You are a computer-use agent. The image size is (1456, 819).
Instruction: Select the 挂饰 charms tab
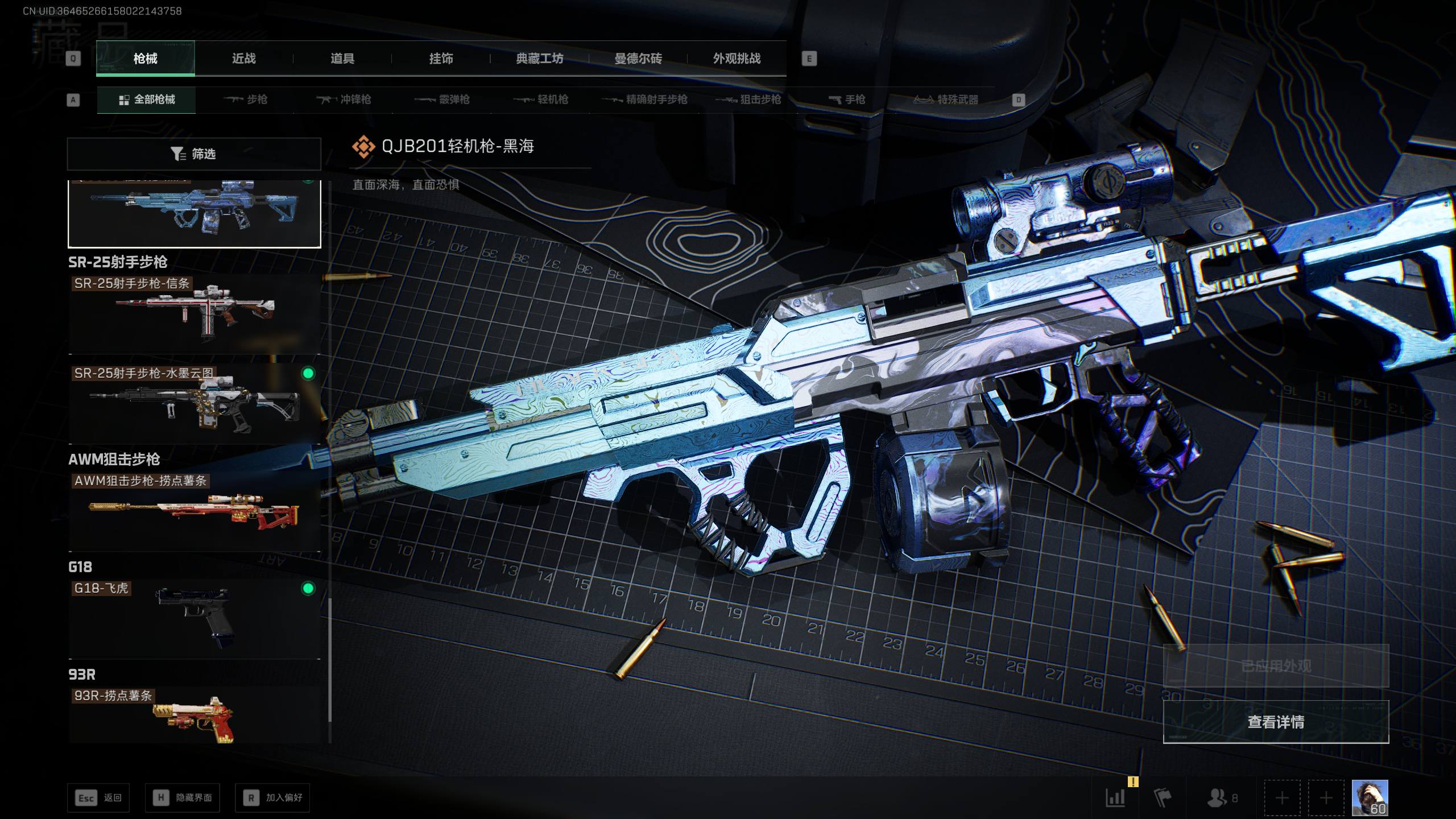click(x=441, y=59)
